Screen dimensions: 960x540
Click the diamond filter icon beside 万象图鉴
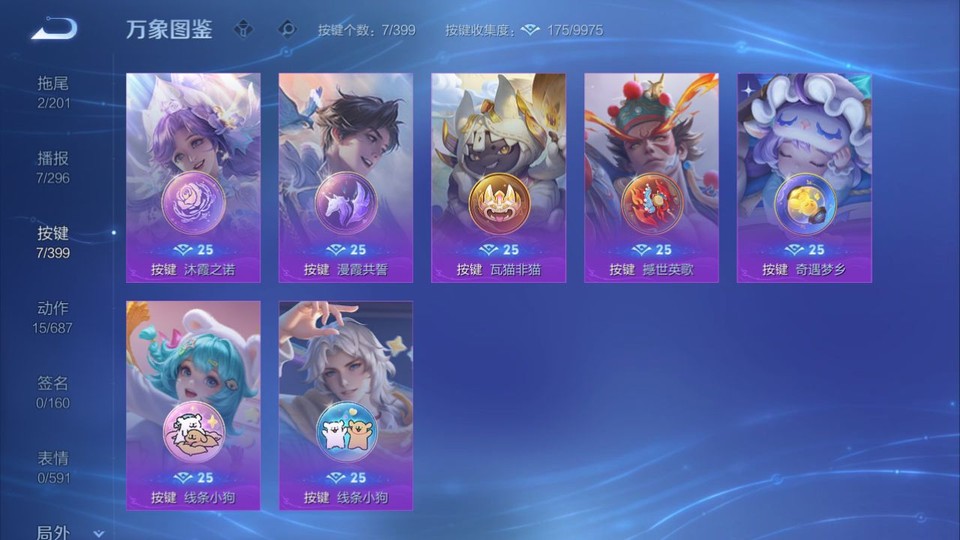coord(243,29)
